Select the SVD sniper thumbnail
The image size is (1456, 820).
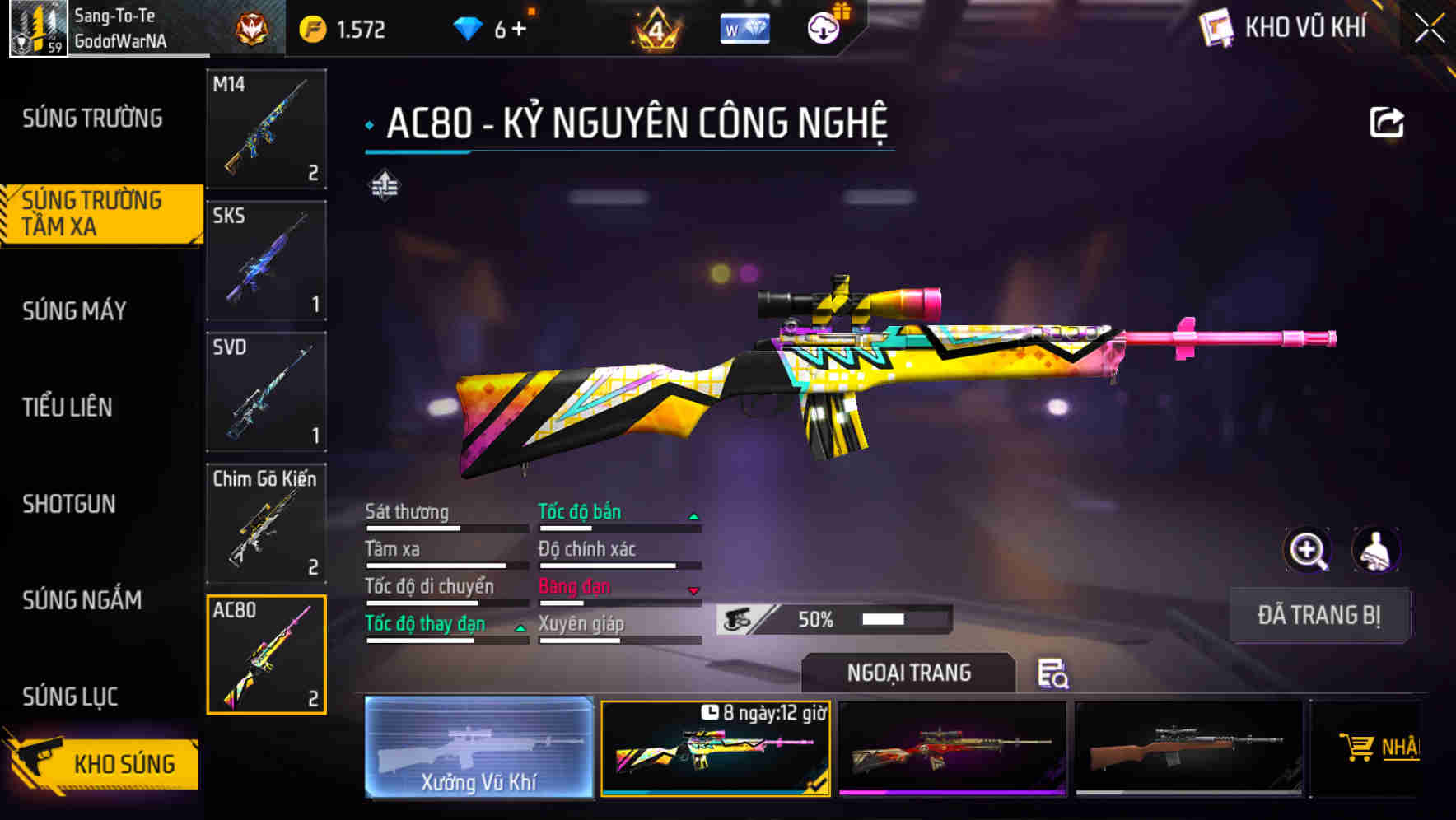point(266,393)
